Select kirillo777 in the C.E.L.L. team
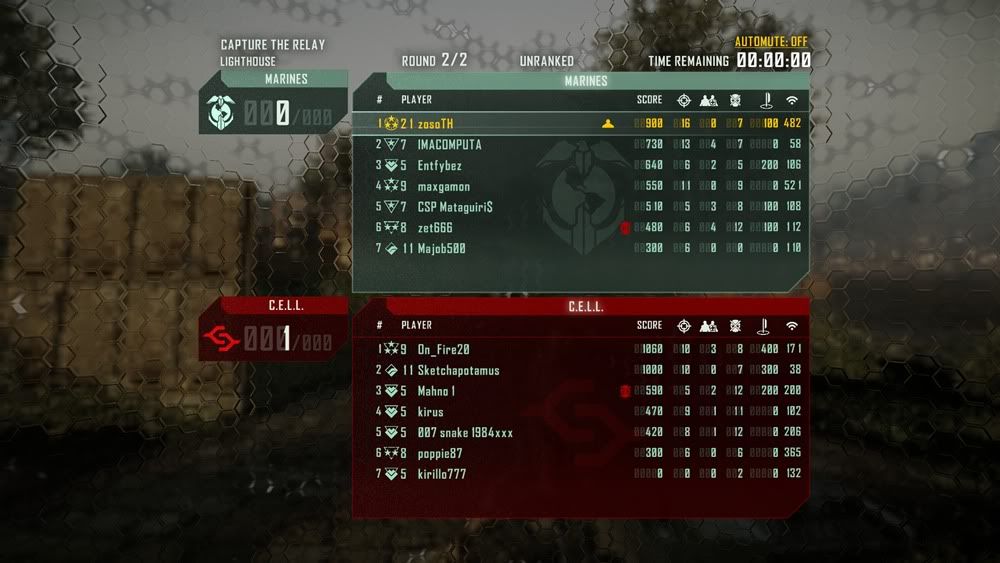This screenshot has width=1000, height=563. [x=441, y=474]
